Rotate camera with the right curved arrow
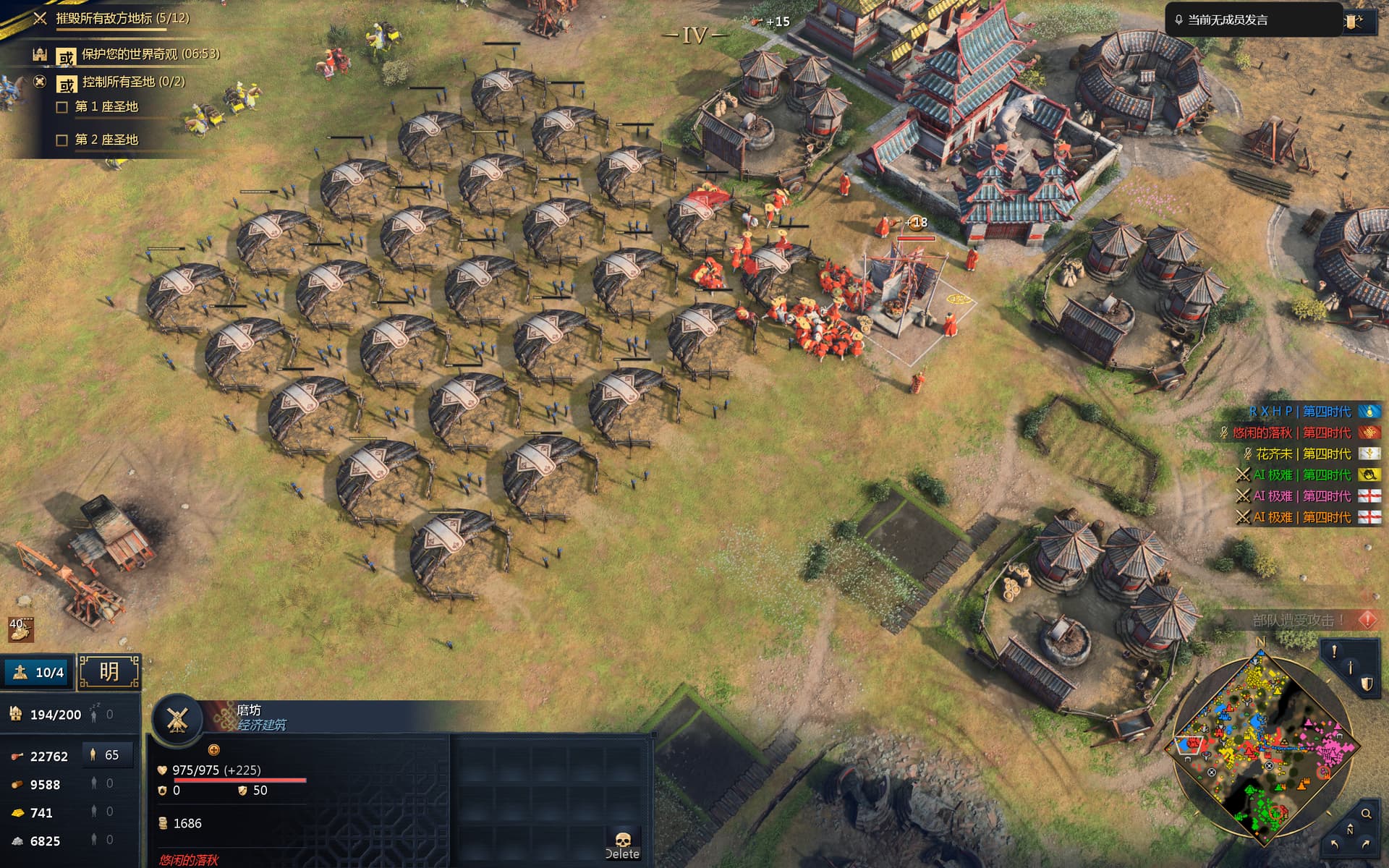Image resolution: width=1389 pixels, height=868 pixels. tap(1365, 844)
